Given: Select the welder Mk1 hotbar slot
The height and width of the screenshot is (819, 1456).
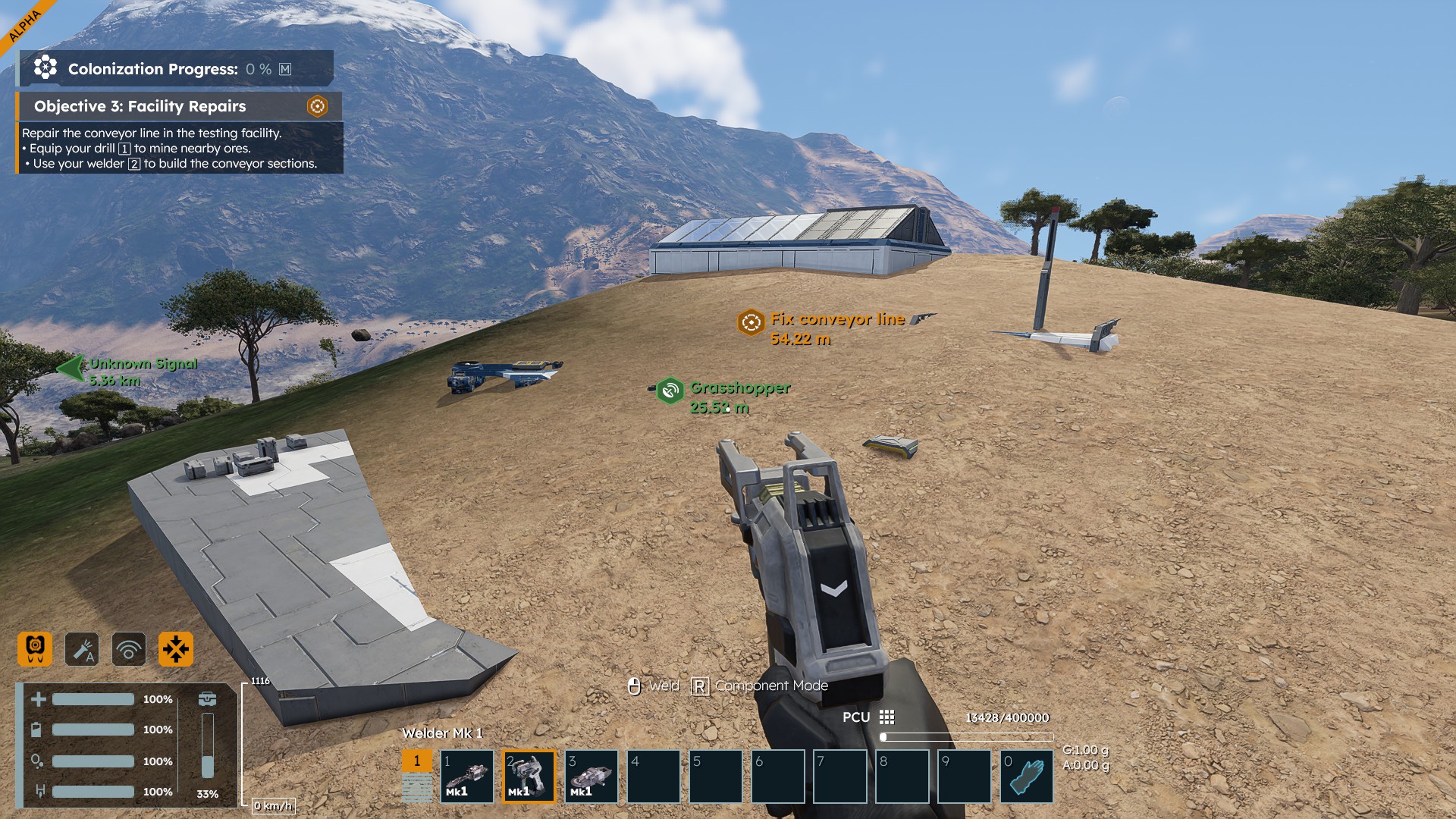Looking at the screenshot, I should [x=529, y=777].
